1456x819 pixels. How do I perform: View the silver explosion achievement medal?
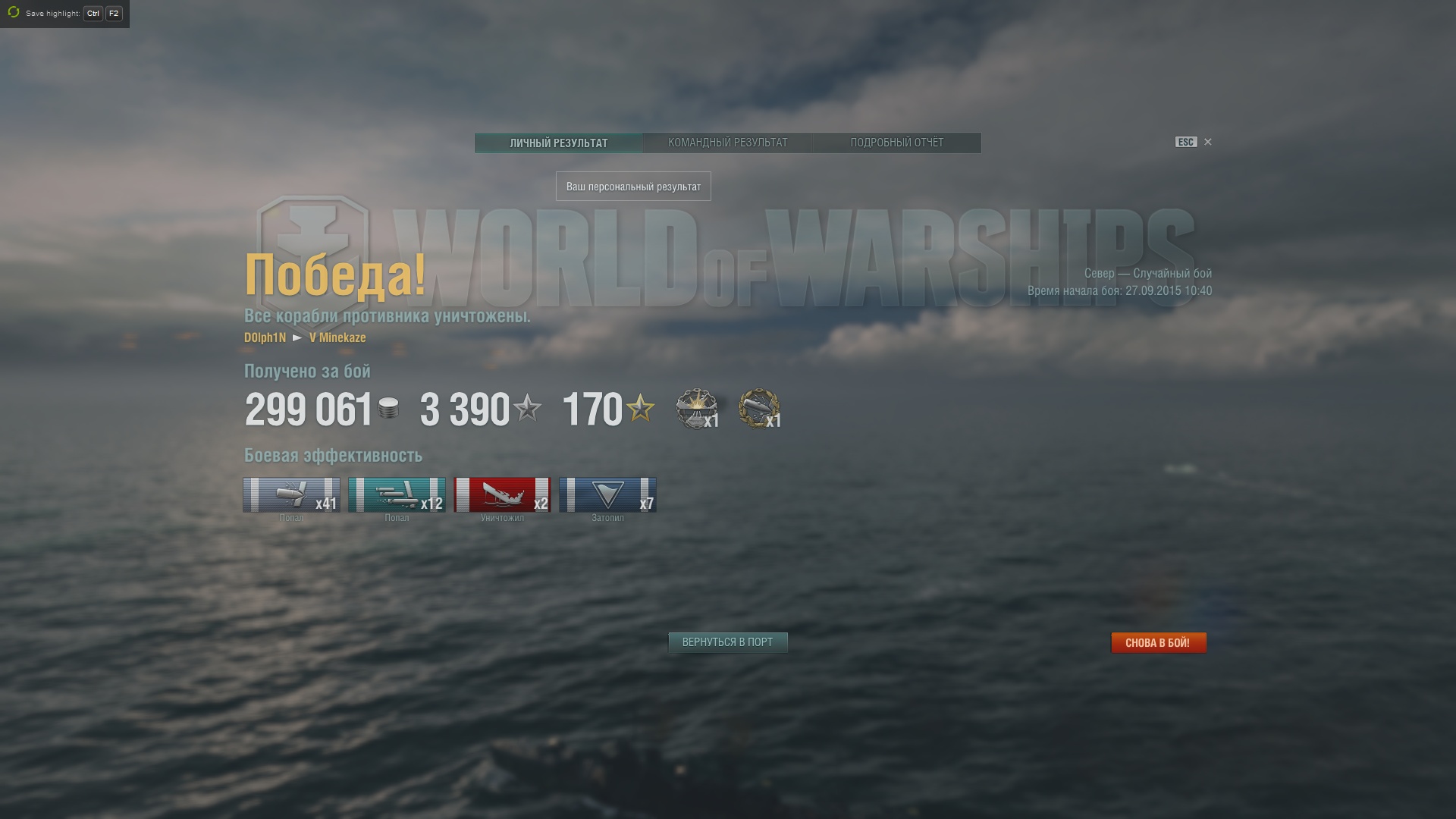click(x=696, y=409)
